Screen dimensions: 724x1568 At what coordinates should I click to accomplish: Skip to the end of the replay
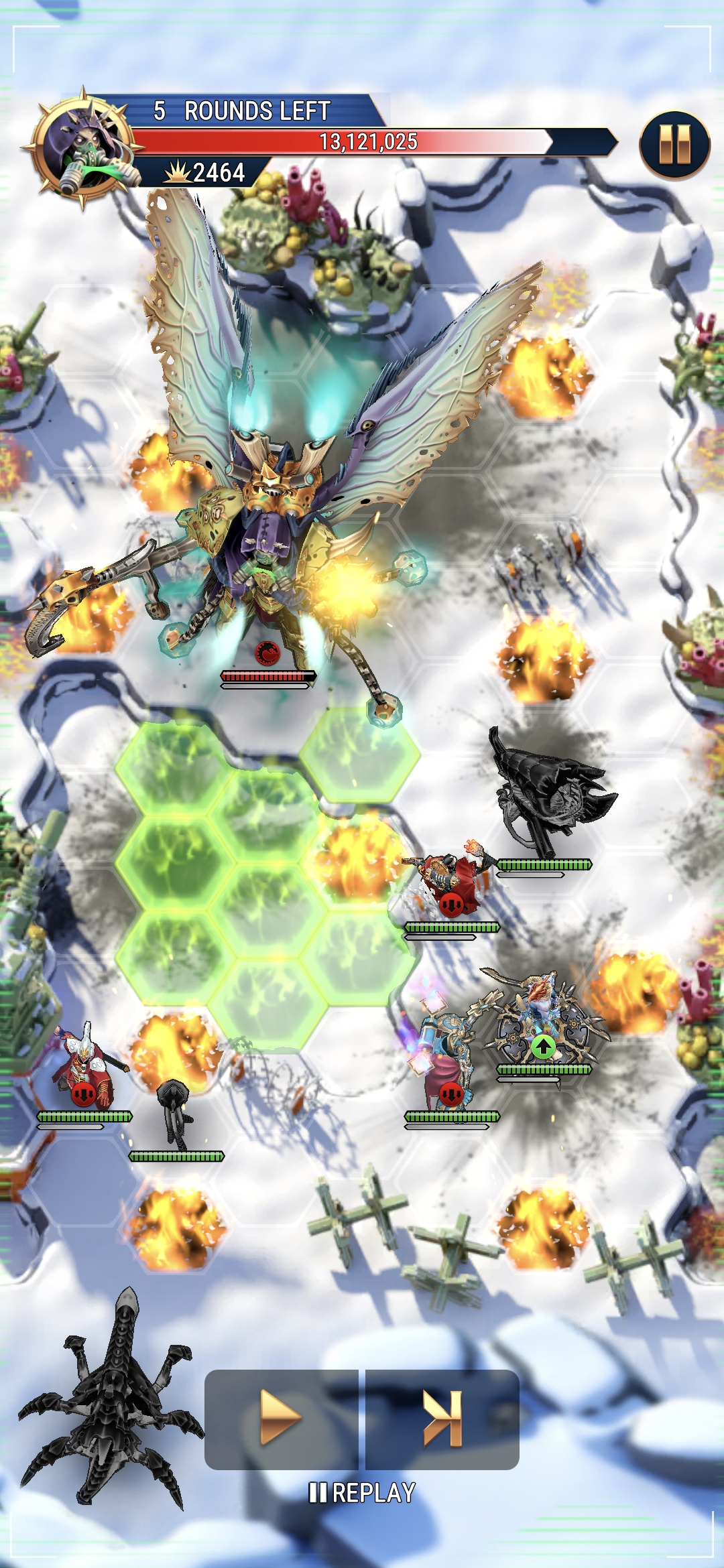[x=442, y=1418]
